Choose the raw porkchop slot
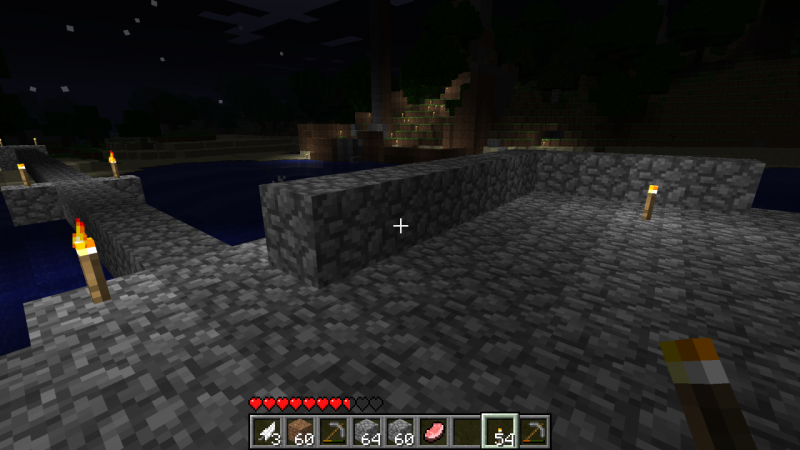The height and width of the screenshot is (450, 800). click(432, 431)
